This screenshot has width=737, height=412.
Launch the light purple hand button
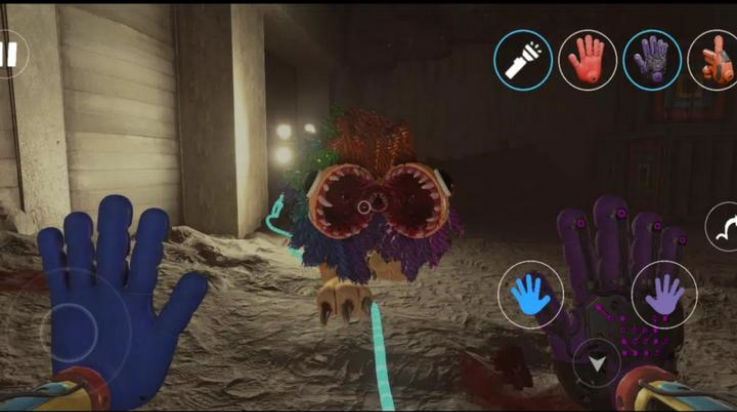coord(664,294)
